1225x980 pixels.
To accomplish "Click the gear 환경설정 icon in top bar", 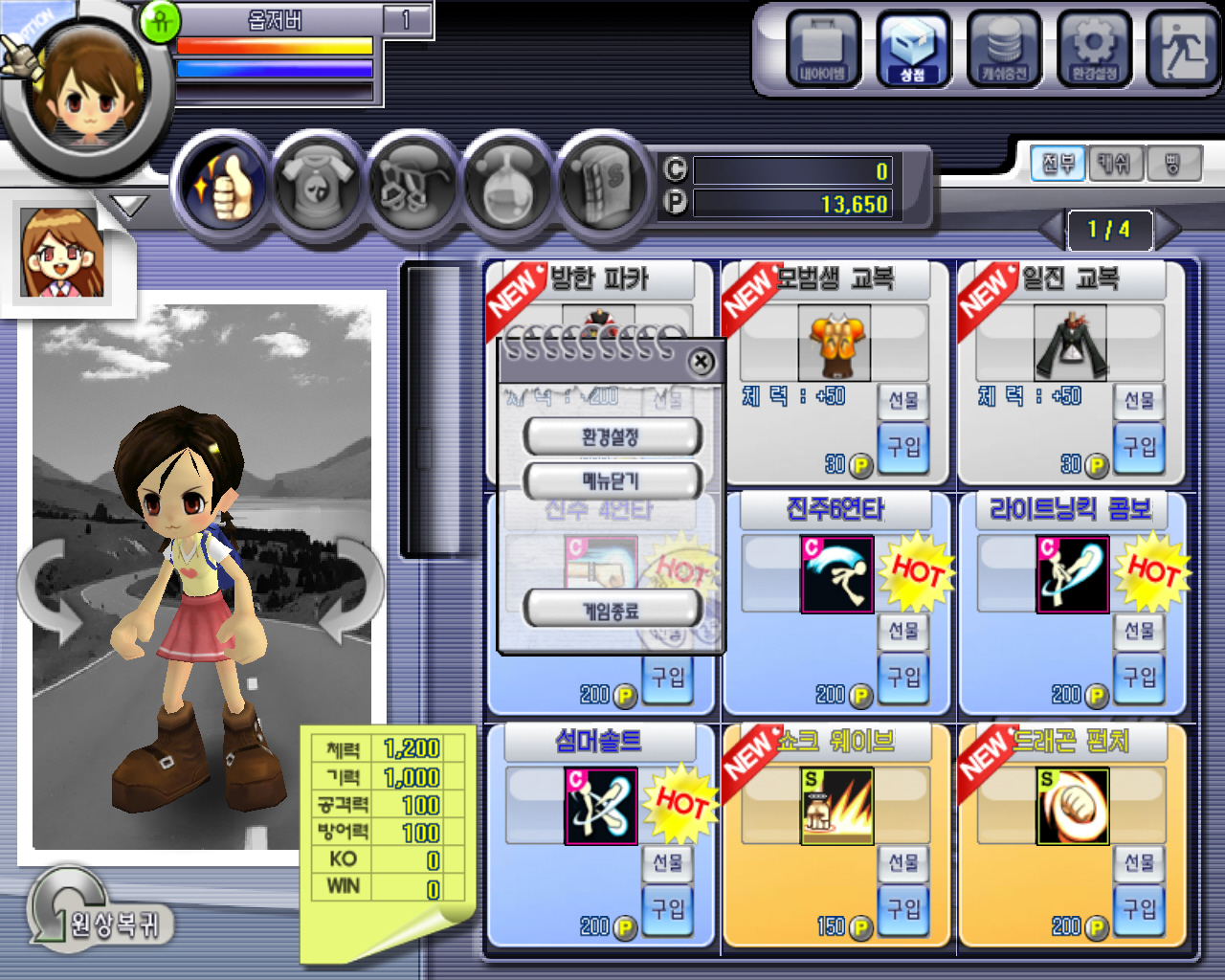I will click(x=1094, y=49).
